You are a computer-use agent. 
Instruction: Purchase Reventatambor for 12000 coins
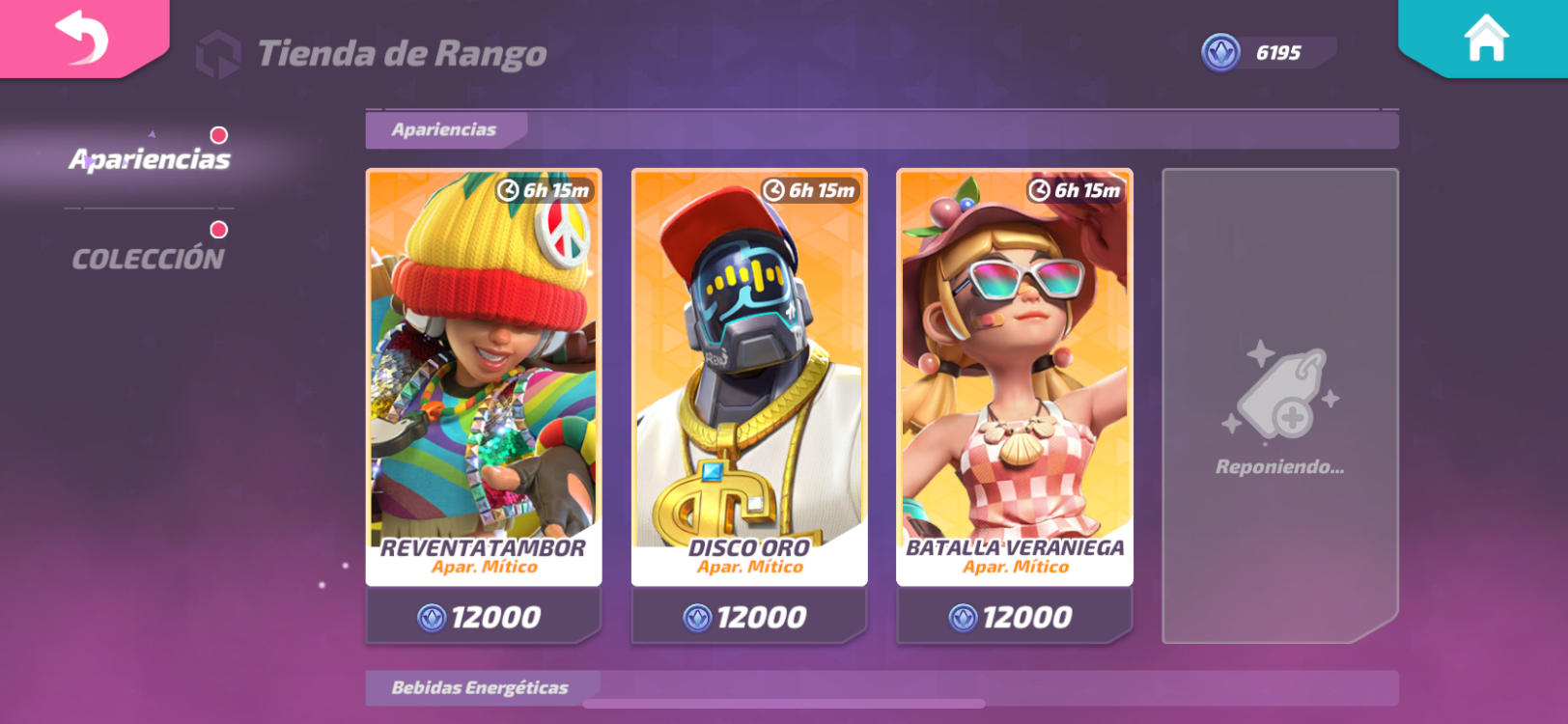pyautogui.click(x=481, y=615)
